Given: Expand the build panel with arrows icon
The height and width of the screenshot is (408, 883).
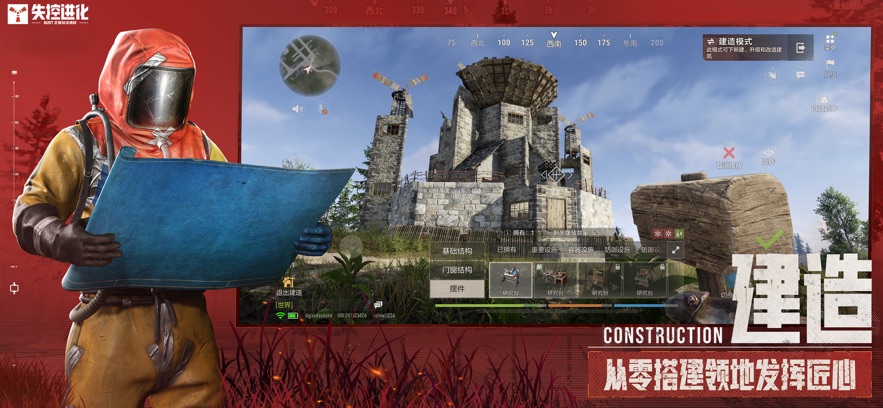Looking at the screenshot, I should [677, 250].
